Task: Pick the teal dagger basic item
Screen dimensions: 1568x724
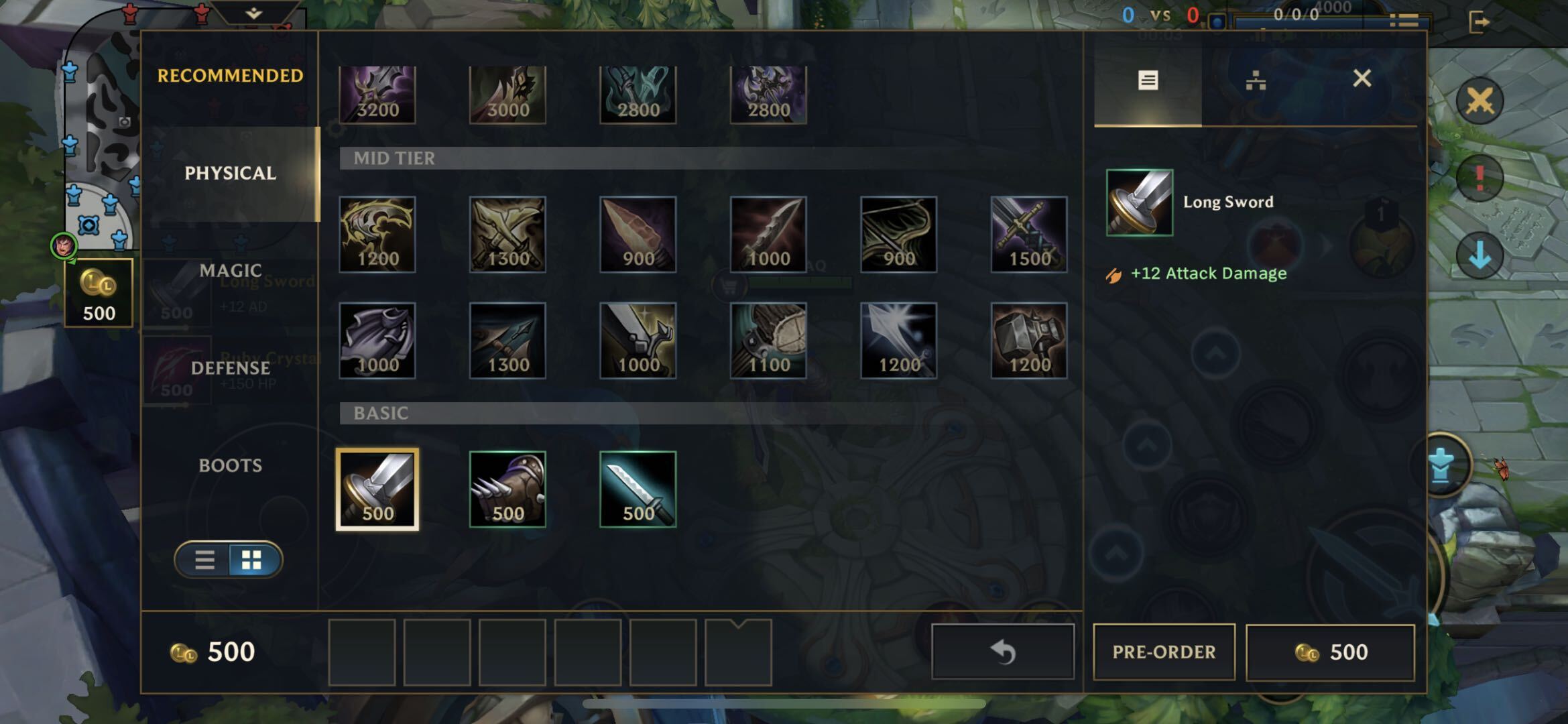Action: click(x=638, y=490)
